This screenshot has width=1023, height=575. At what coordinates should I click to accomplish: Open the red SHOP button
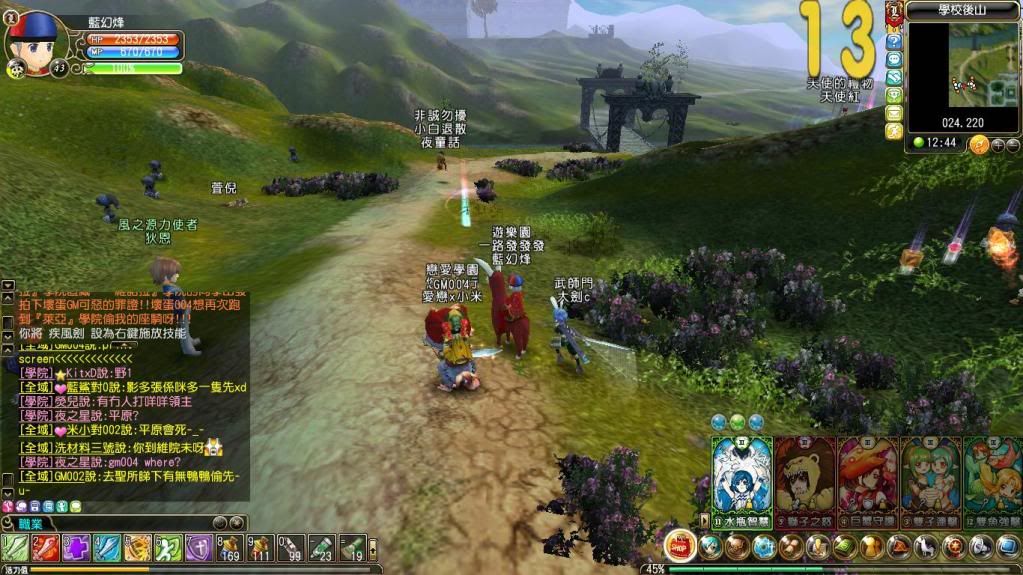[680, 545]
